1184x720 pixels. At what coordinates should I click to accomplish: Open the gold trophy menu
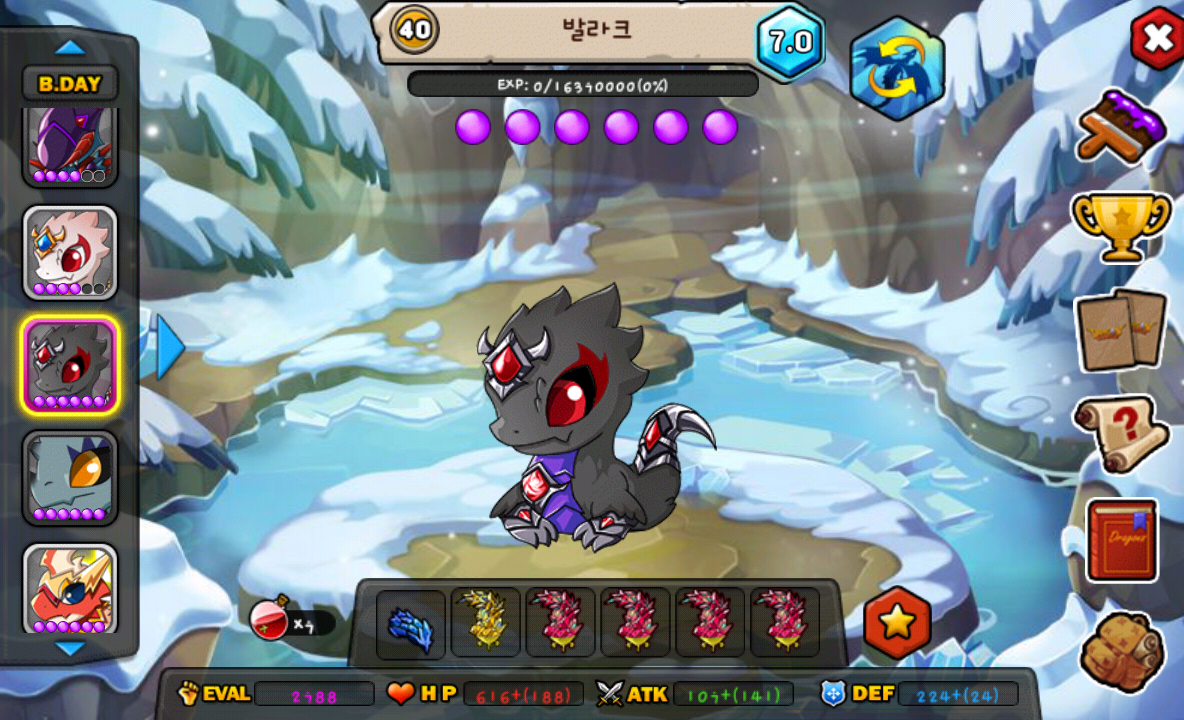pos(1121,224)
